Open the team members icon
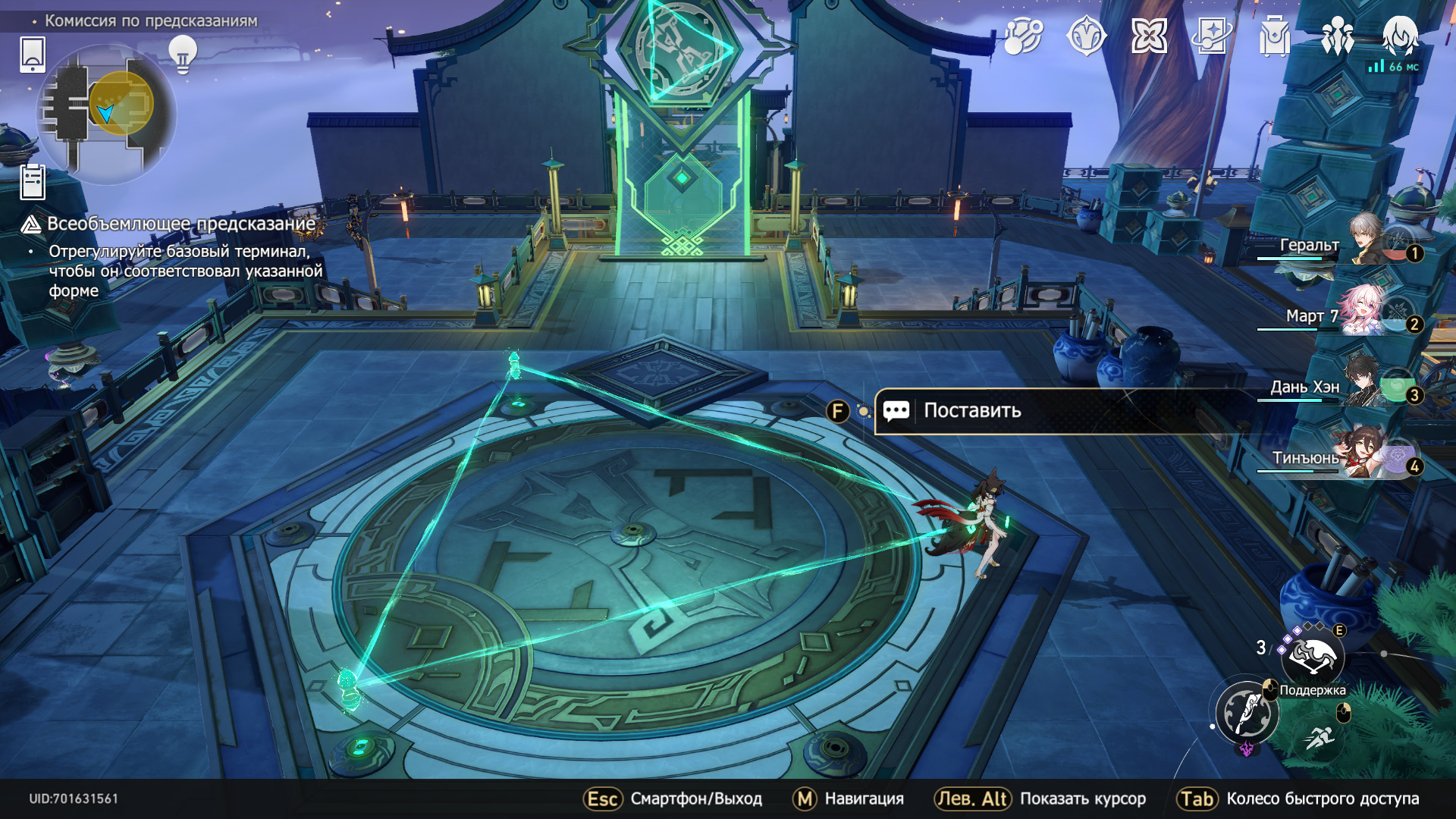1456x819 pixels. coord(1337,36)
